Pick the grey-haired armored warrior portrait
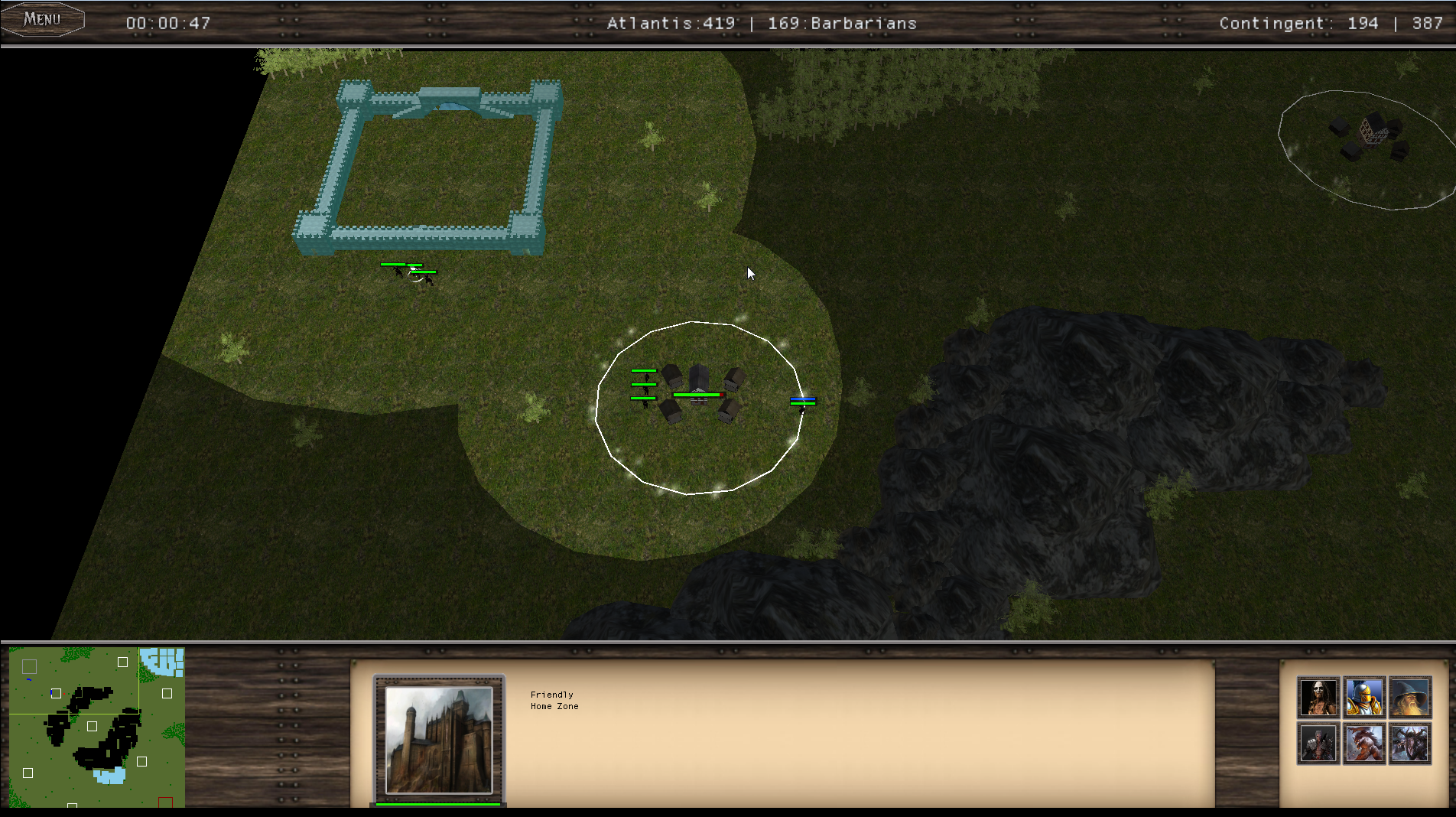 coord(1318,744)
